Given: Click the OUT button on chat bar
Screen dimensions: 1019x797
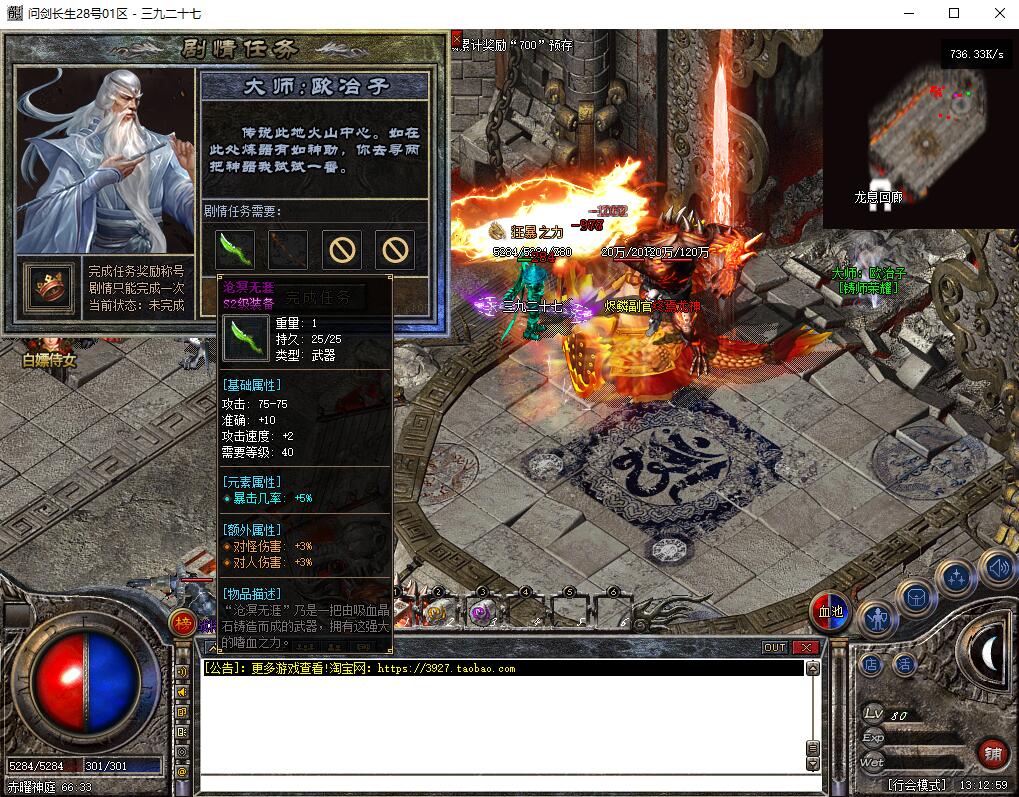Looking at the screenshot, I should click(x=775, y=647).
